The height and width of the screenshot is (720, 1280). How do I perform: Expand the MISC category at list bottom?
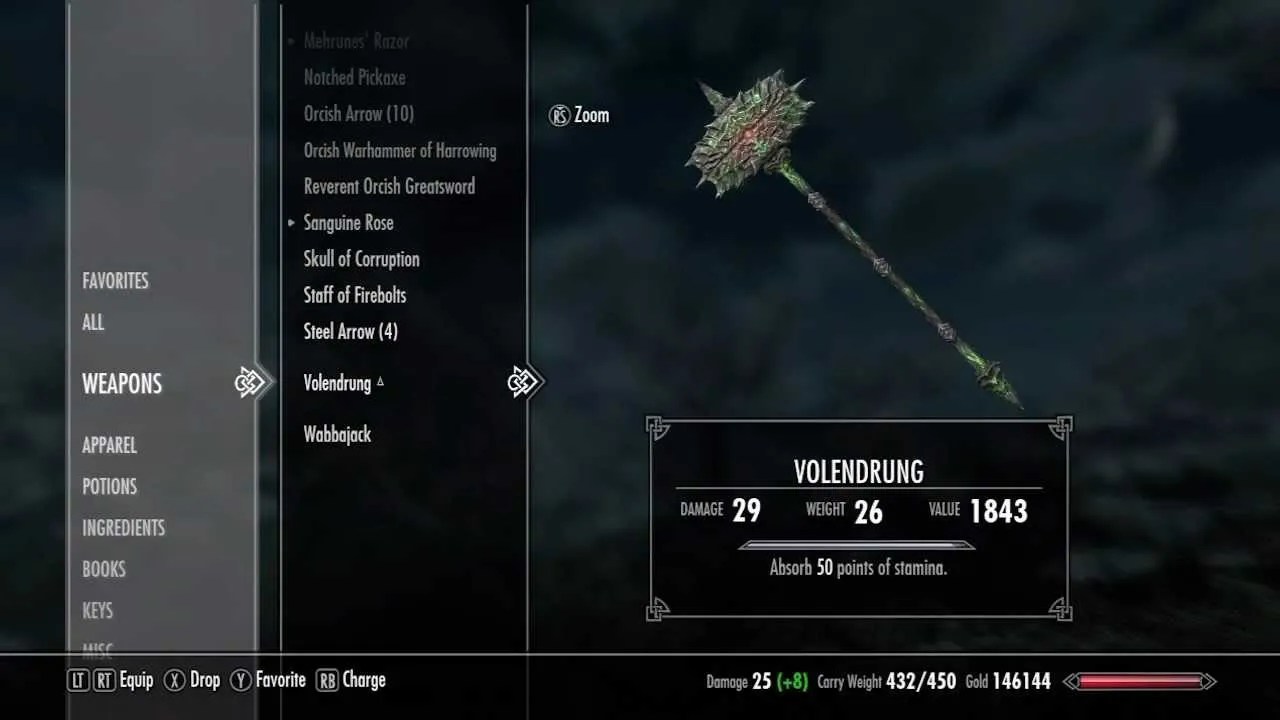[99, 648]
